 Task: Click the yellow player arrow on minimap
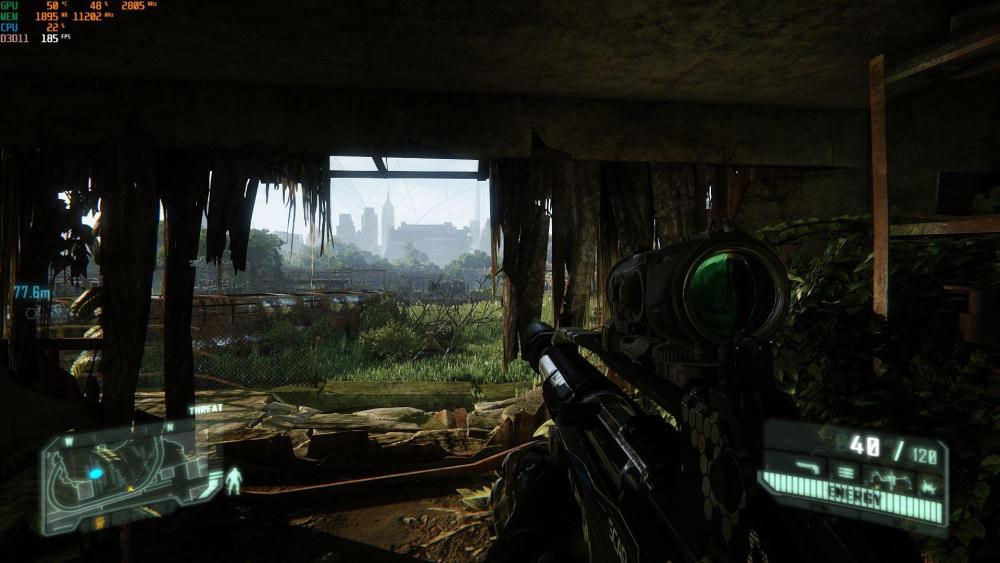tap(128, 490)
